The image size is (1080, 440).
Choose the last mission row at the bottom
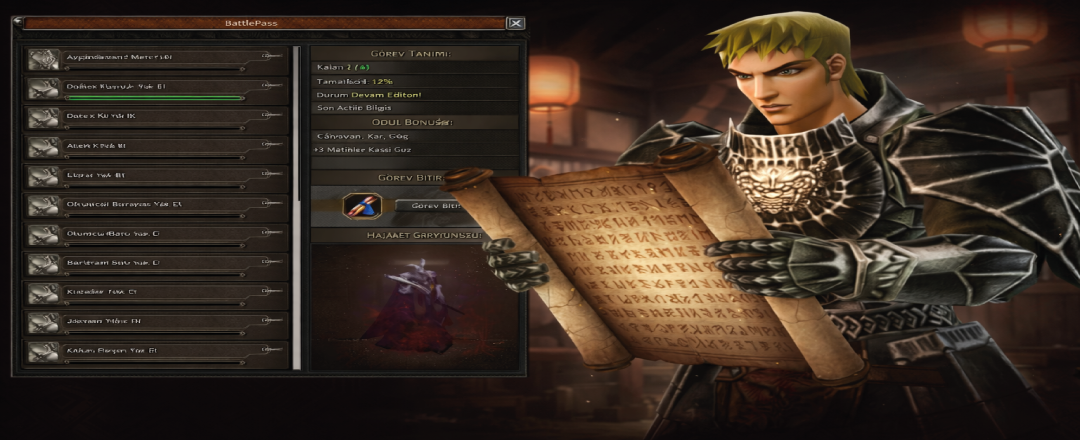coord(156,353)
